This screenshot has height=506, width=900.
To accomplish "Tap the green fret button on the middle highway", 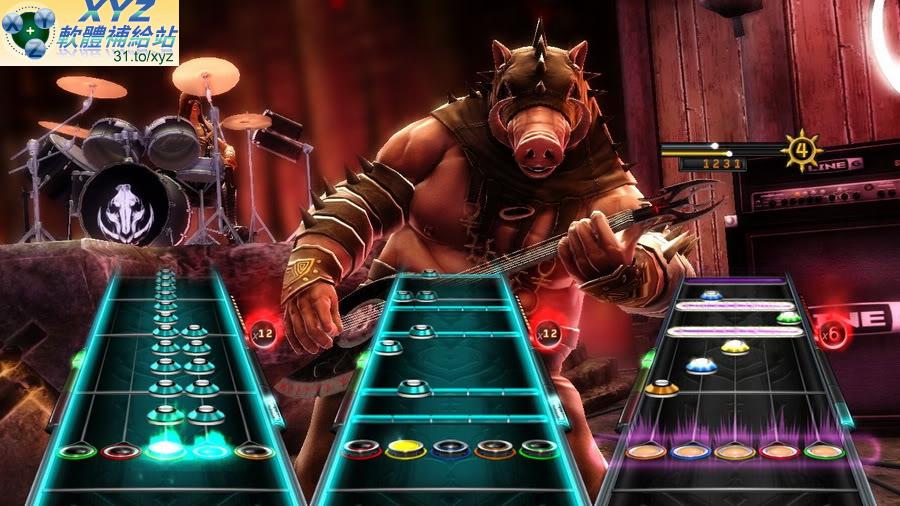I will 538,449.
